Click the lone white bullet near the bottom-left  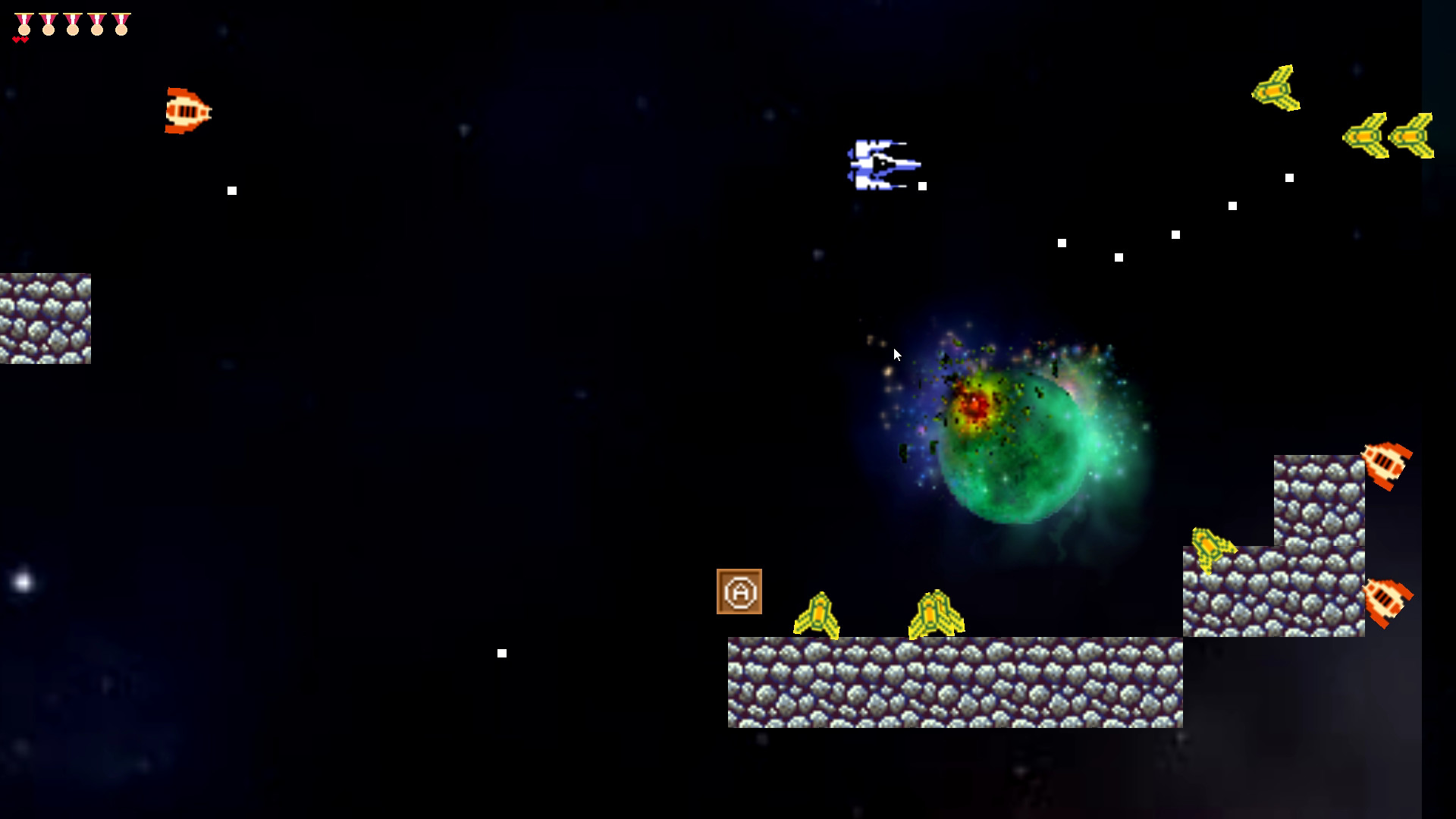click(x=501, y=652)
